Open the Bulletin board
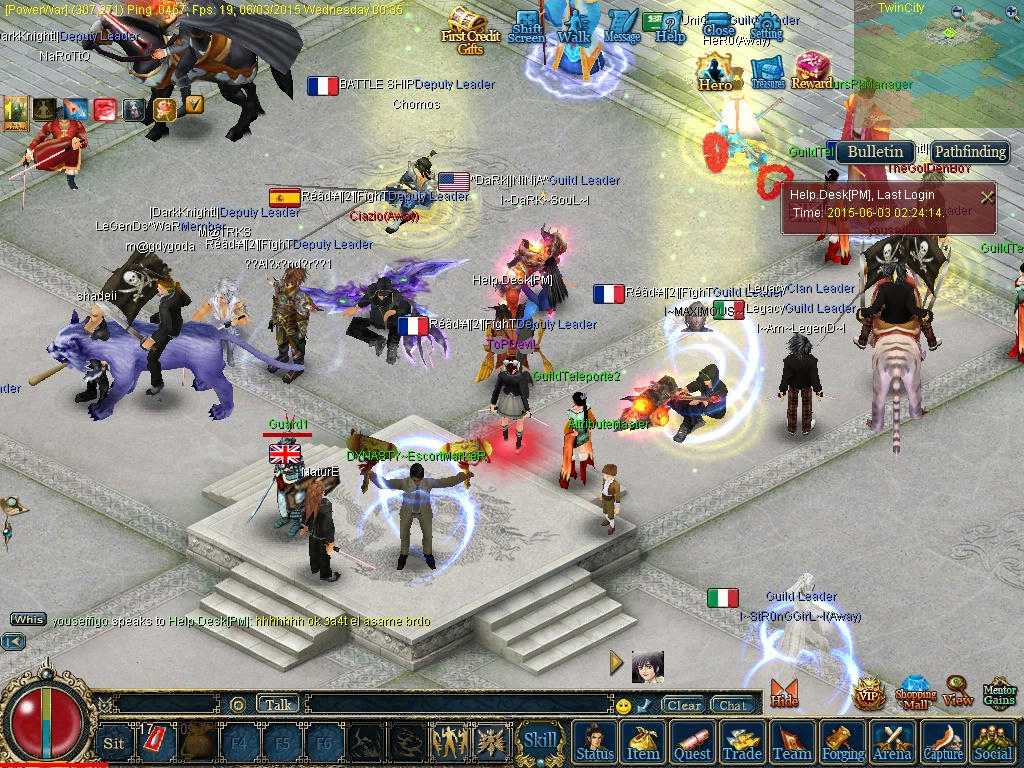Viewport: 1024px width, 768px height. [x=875, y=152]
